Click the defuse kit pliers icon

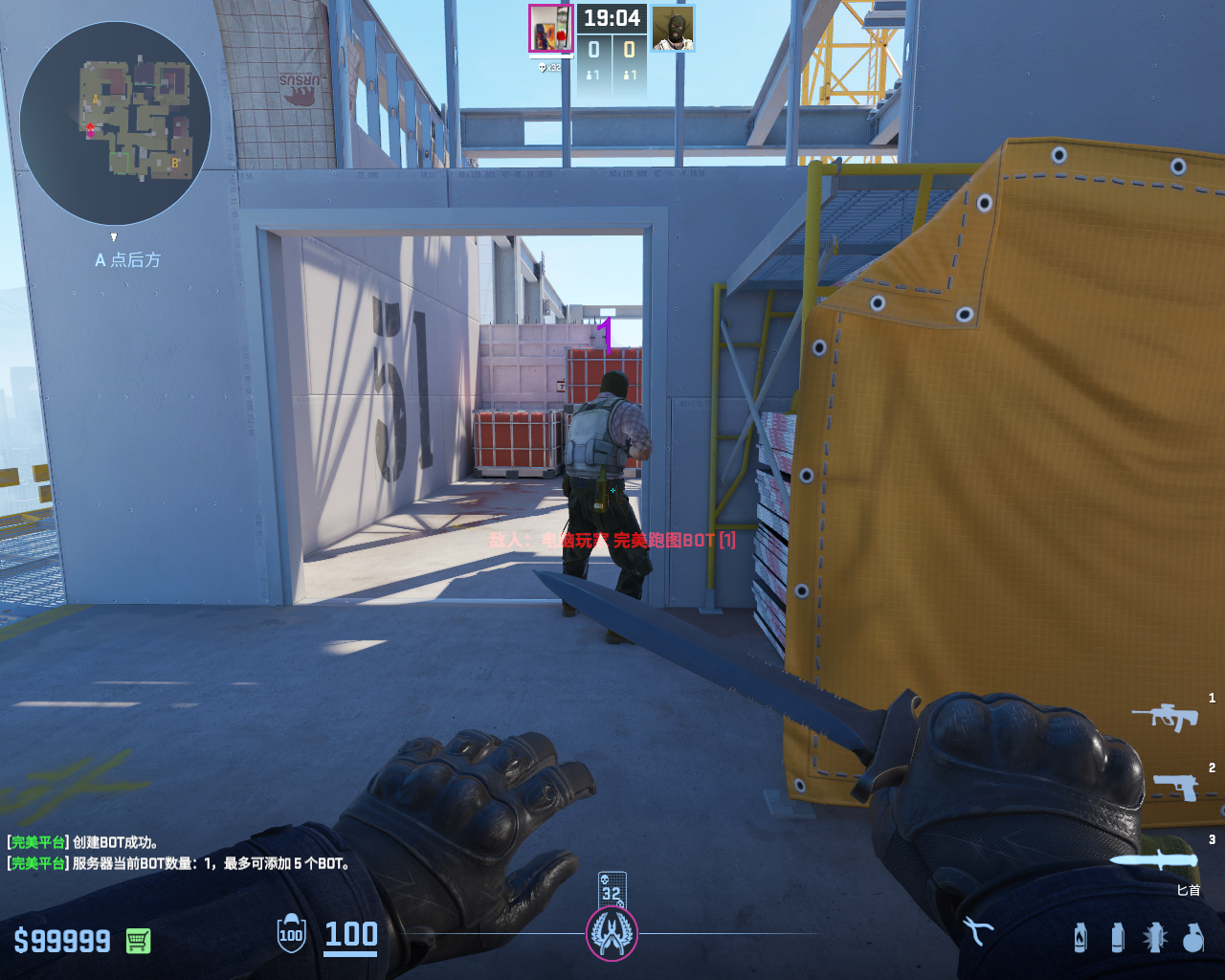(978, 930)
